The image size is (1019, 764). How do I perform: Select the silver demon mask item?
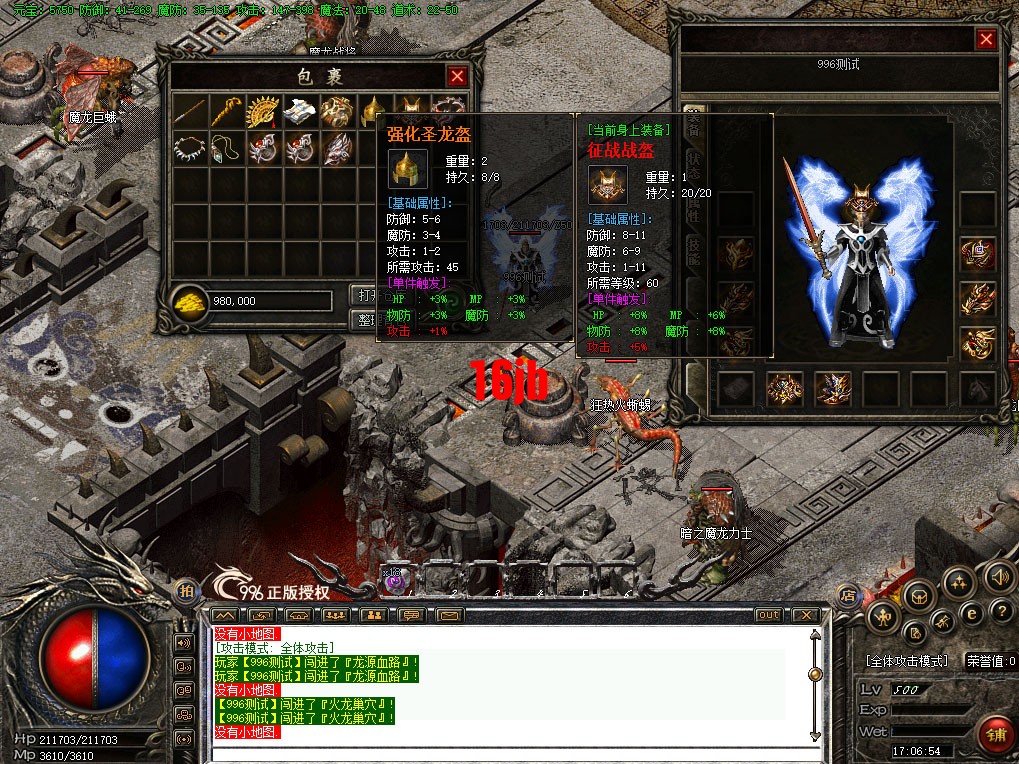click(336, 148)
